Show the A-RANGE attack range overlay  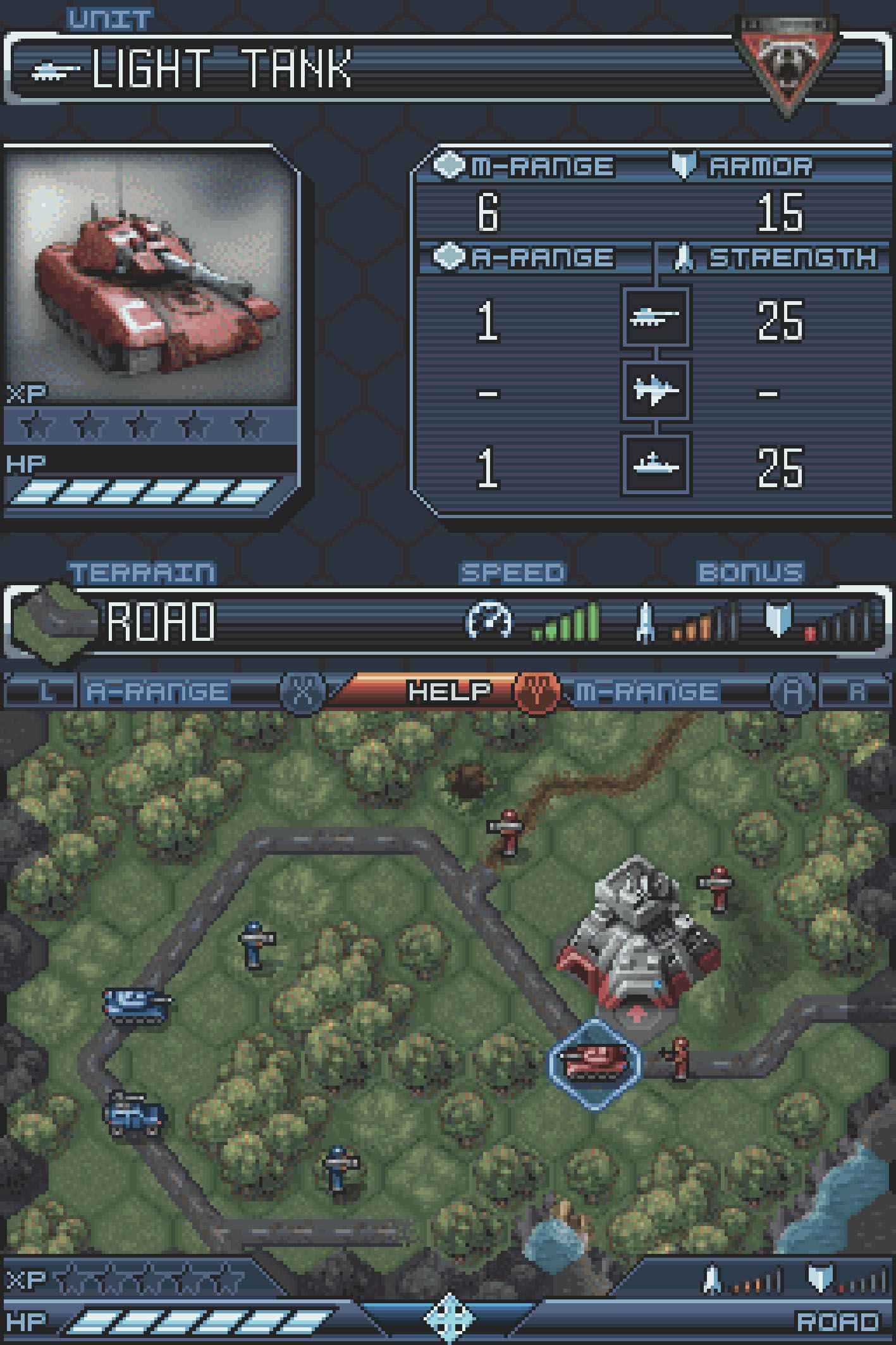tap(158, 691)
